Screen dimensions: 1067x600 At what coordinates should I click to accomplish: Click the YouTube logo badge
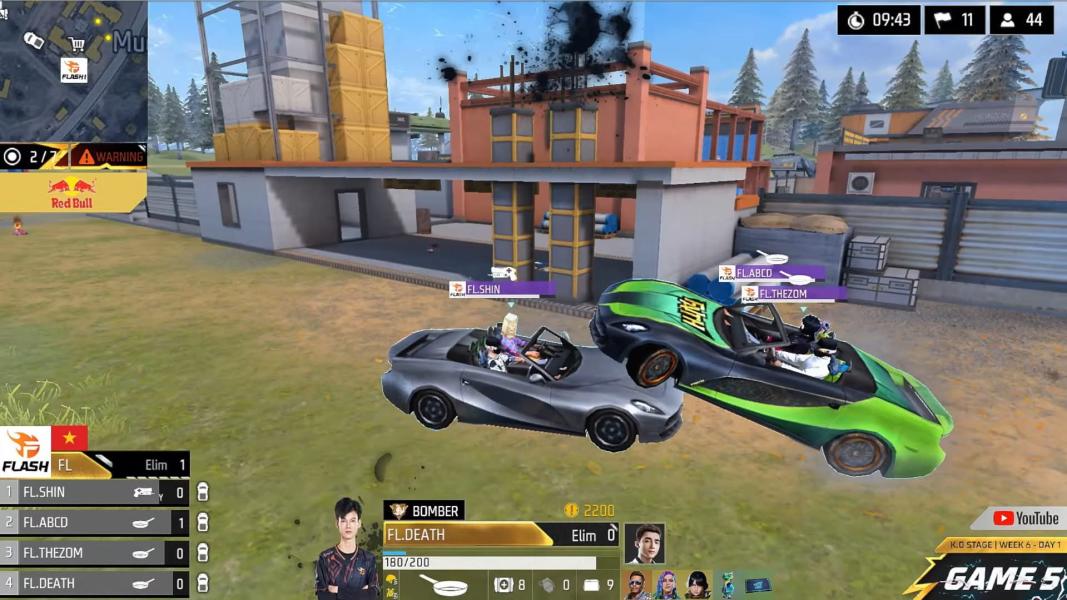coord(1026,518)
